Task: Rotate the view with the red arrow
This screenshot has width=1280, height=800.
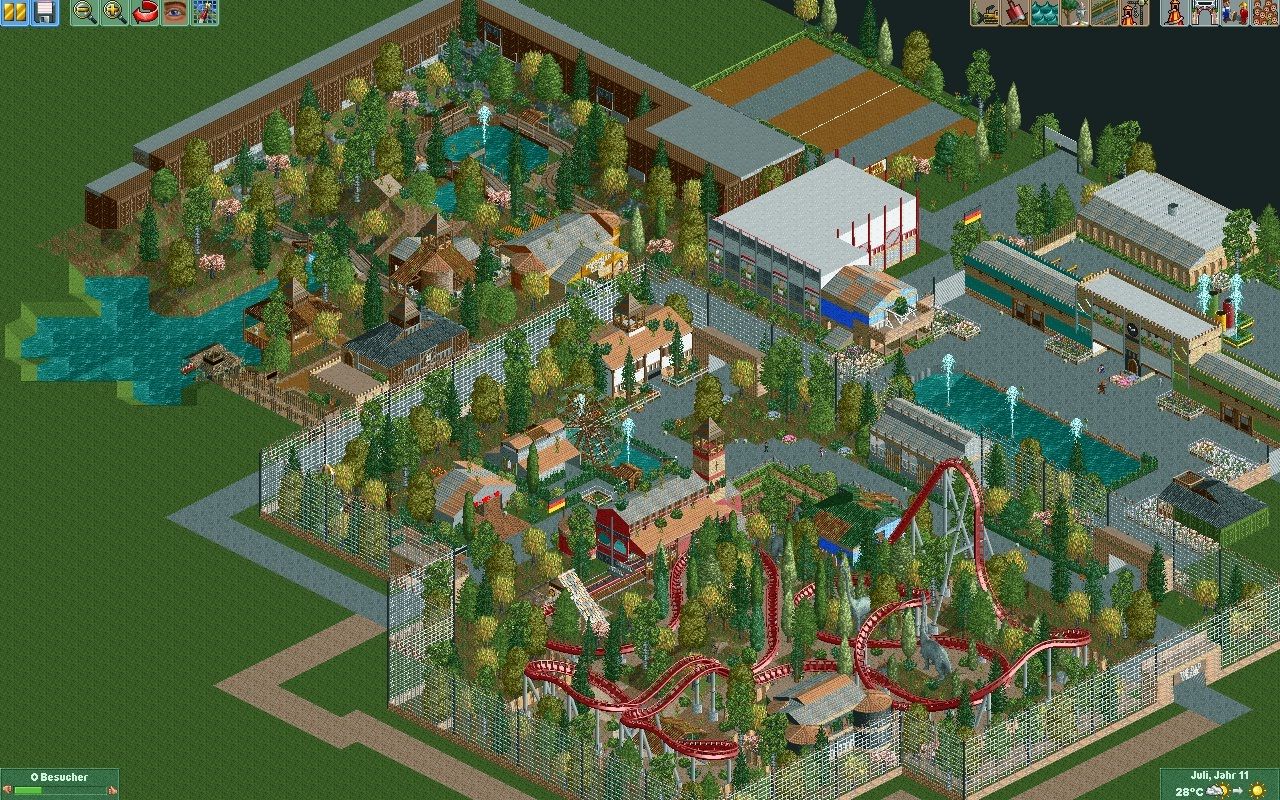Action: tap(145, 13)
